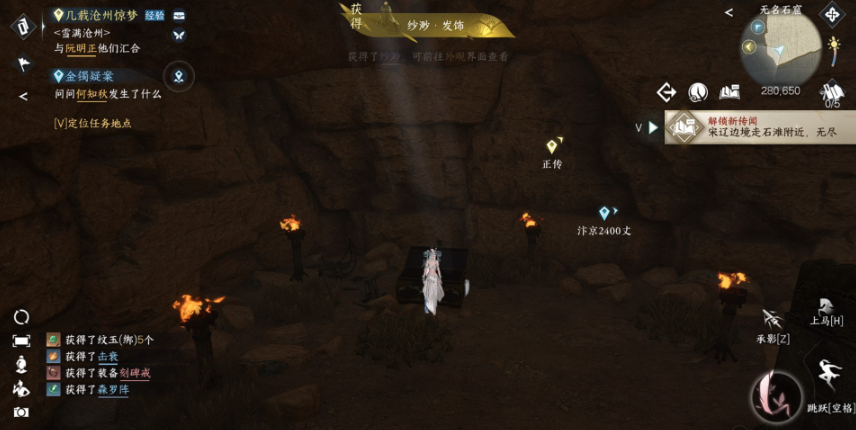Image resolution: width=856 pixels, height=430 pixels.
Task: Click the four-arrow diamond button by minimap
Action: [x=832, y=14]
